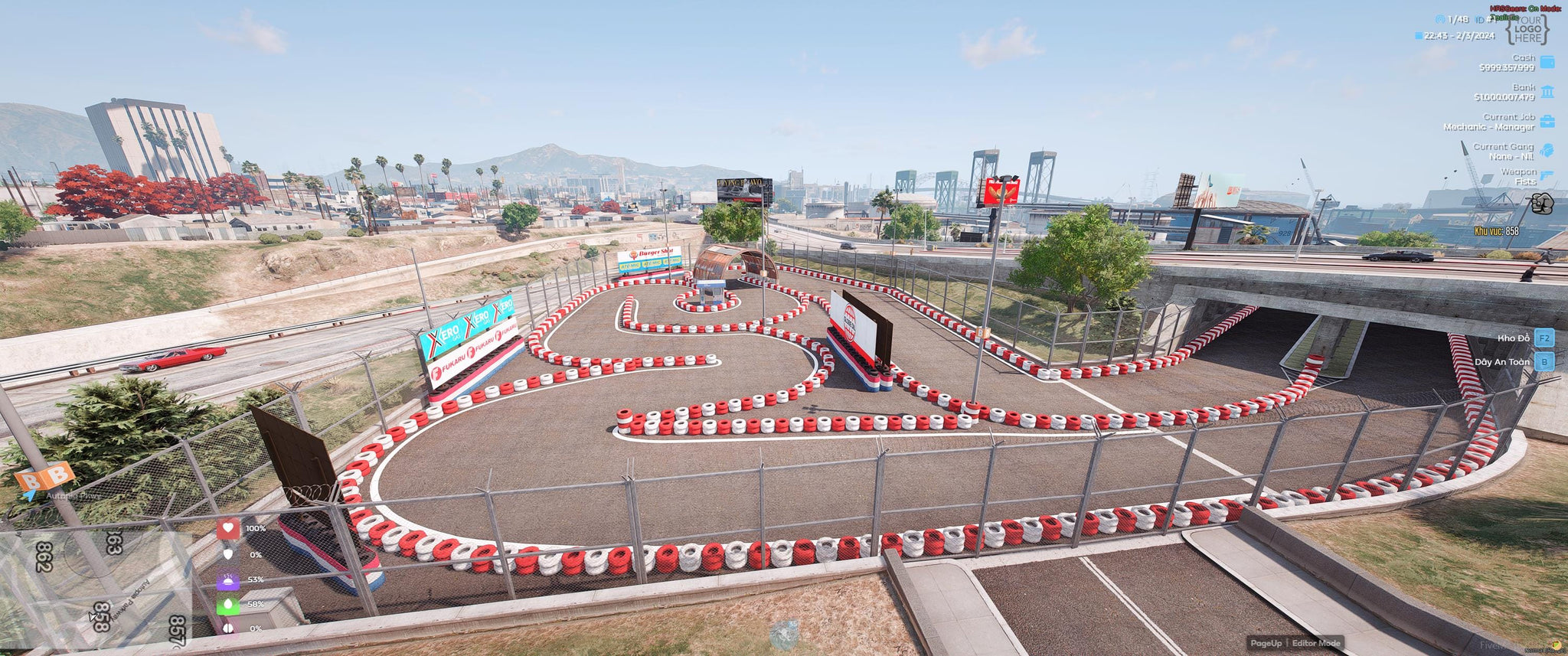
Task: Click the armor shield icon
Action: [x=228, y=554]
